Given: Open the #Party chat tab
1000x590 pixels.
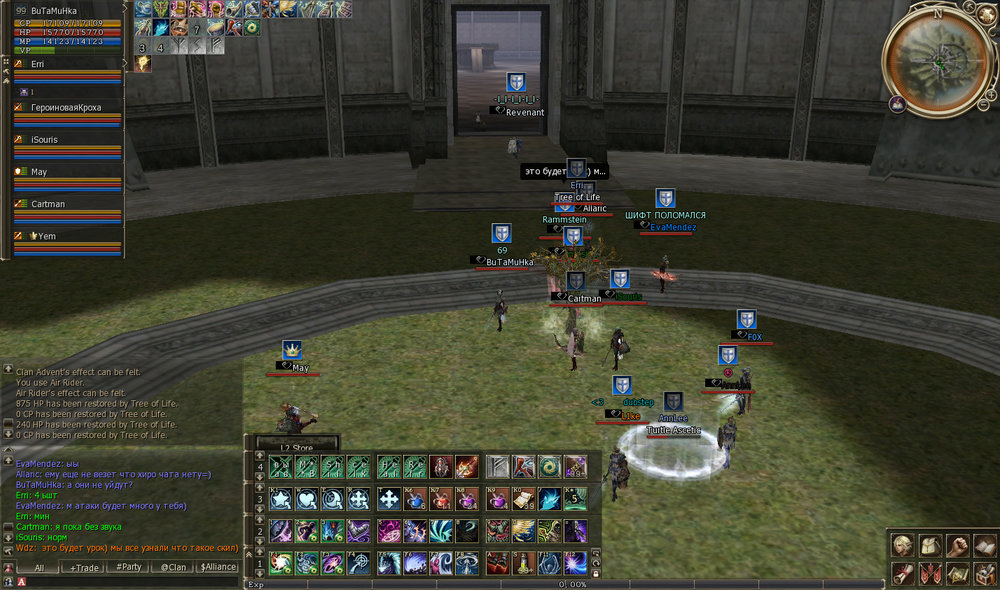Looking at the screenshot, I should (x=128, y=567).
